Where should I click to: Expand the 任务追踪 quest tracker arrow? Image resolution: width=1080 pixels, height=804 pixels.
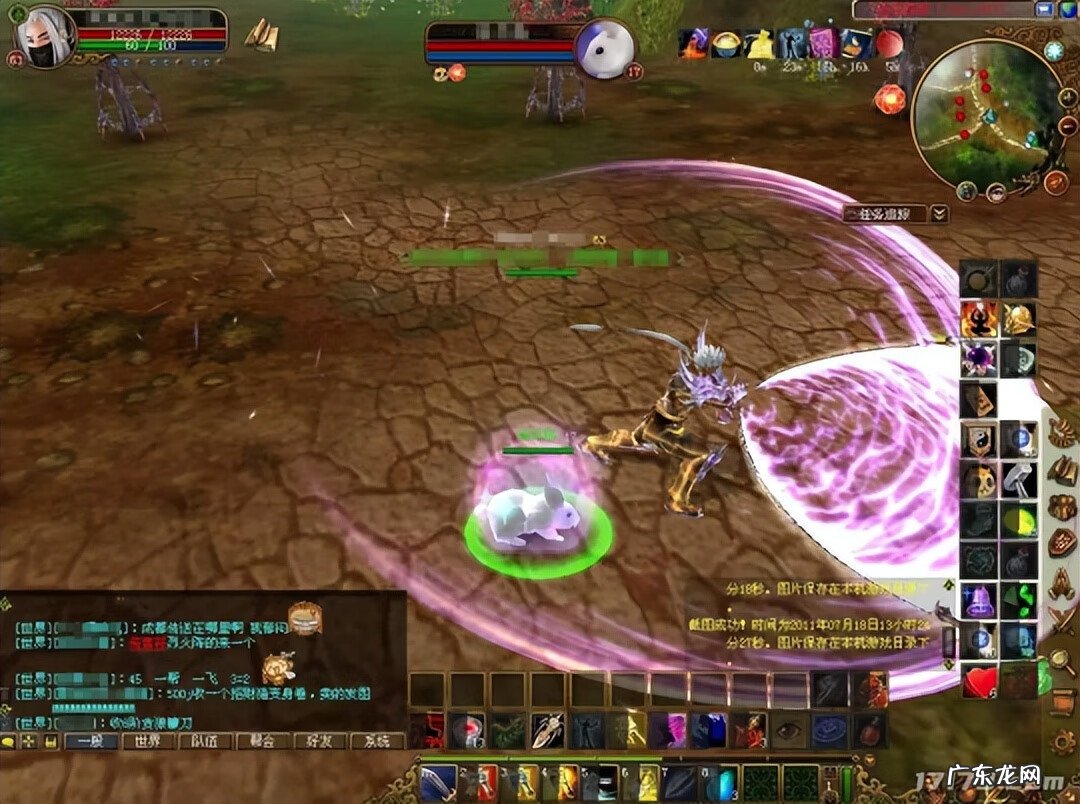point(939,213)
